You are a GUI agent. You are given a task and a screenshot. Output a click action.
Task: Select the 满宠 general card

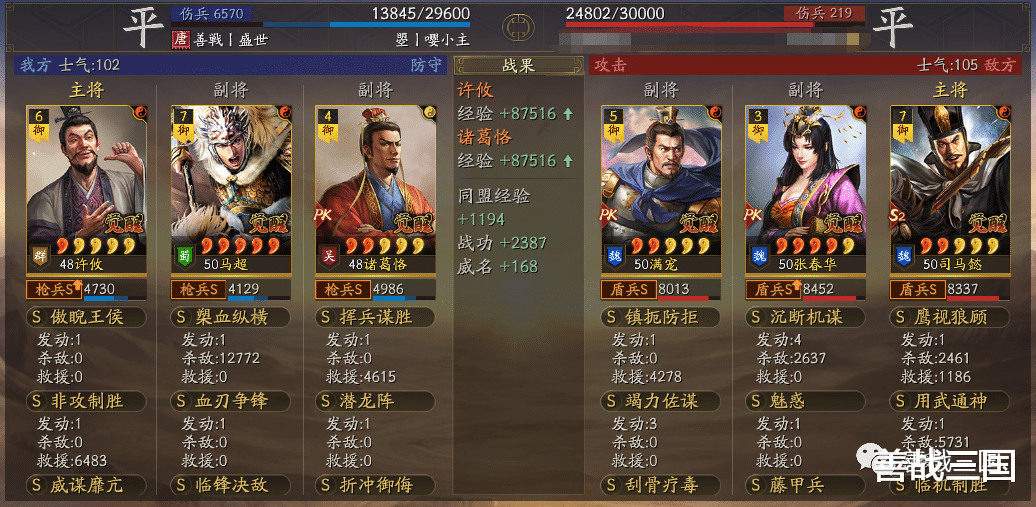[x=661, y=185]
